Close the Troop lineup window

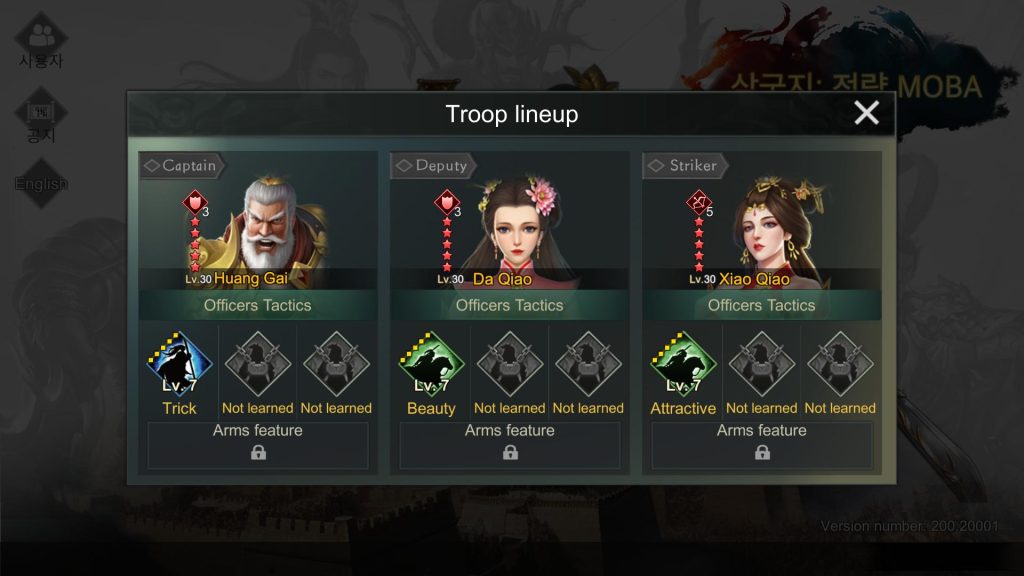(866, 113)
